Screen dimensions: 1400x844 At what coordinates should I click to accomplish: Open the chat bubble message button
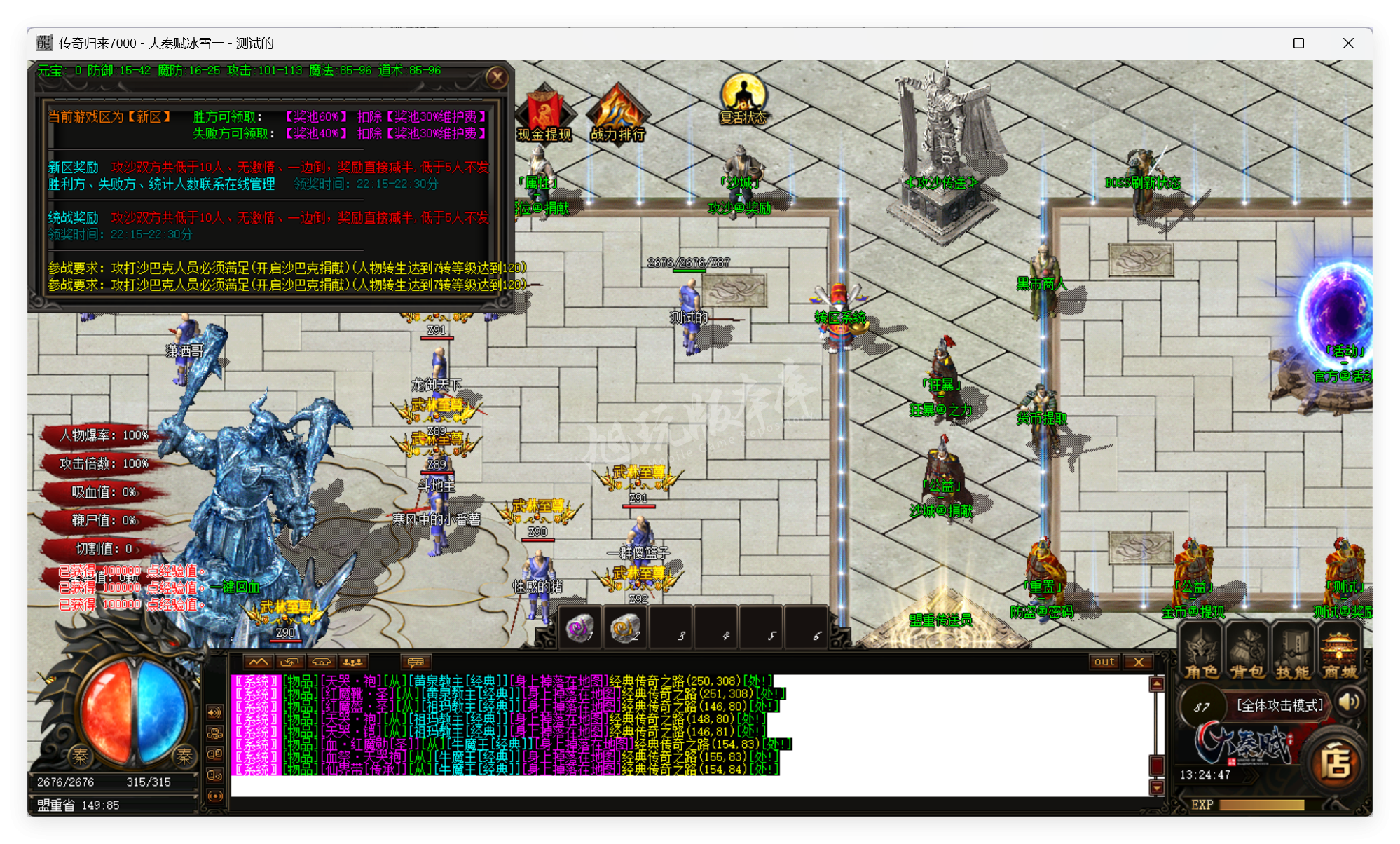tap(416, 662)
